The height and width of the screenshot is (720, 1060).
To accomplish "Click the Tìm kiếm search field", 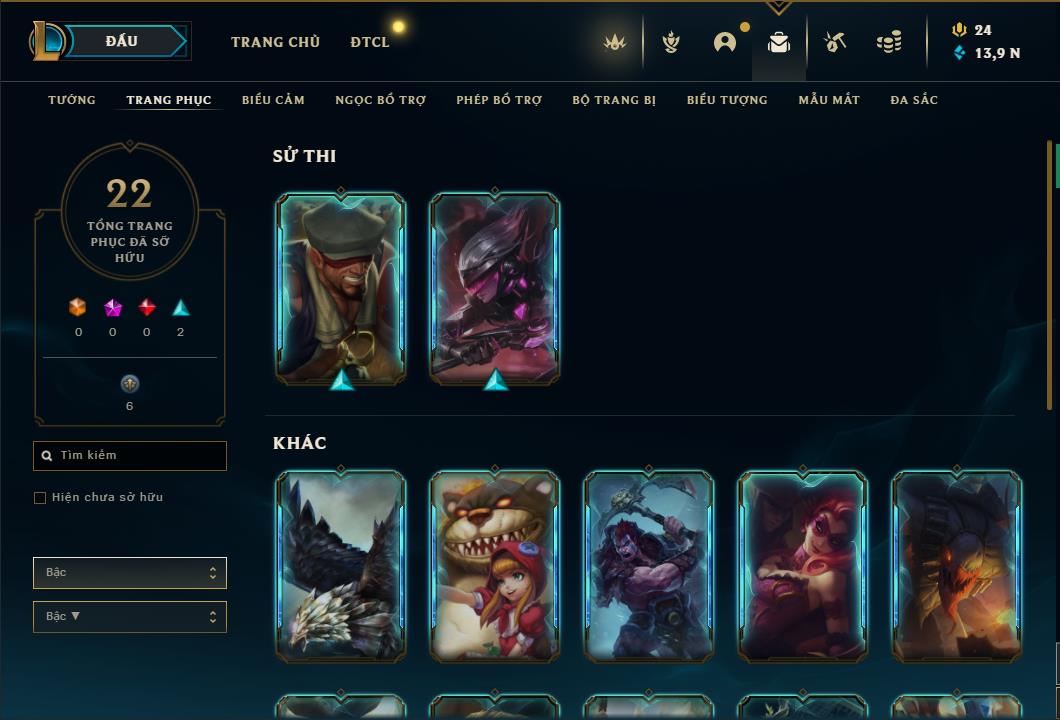I will [x=130, y=456].
